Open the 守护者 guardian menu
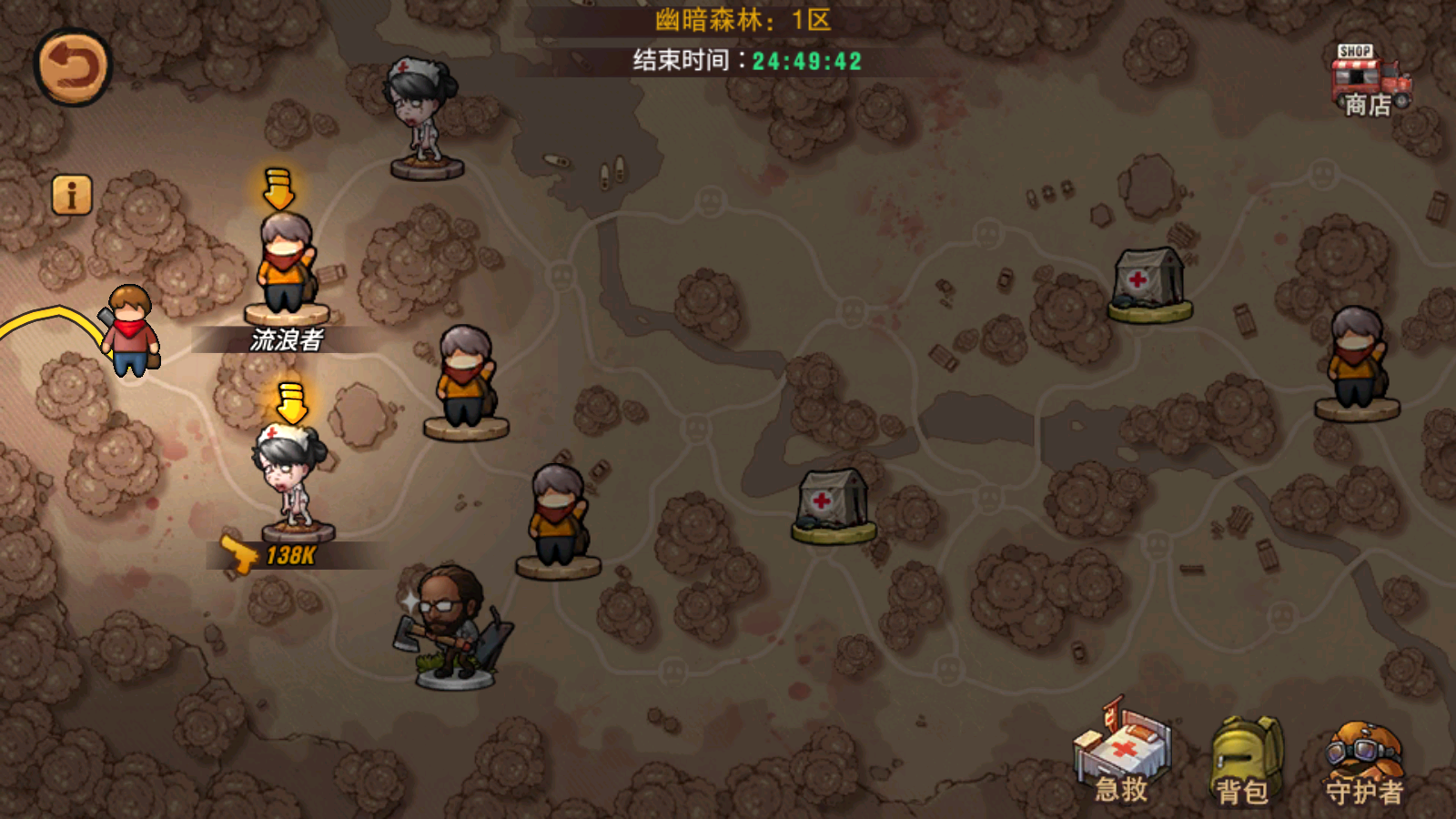The width and height of the screenshot is (1456, 819). (x=1363, y=763)
